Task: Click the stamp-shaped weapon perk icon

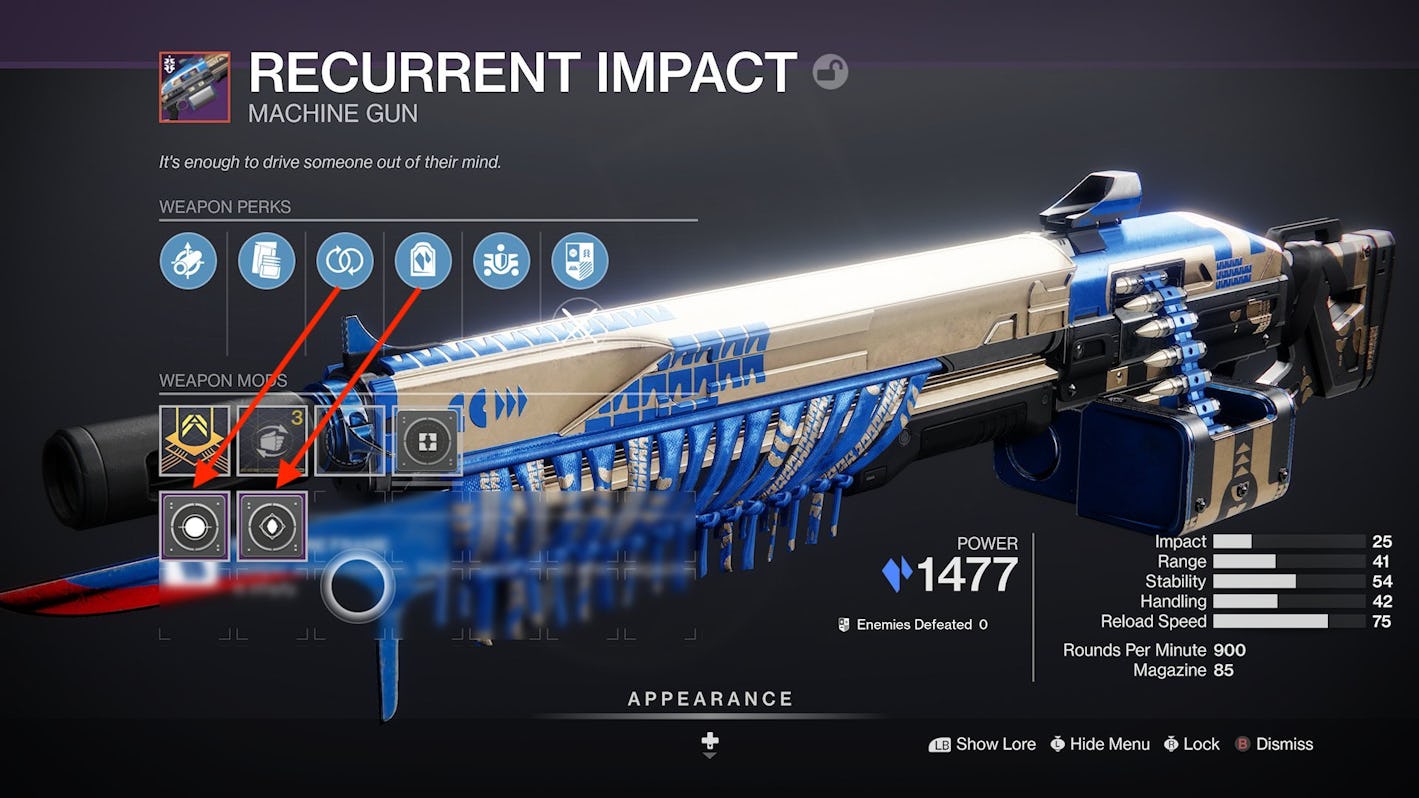Action: [x=422, y=260]
